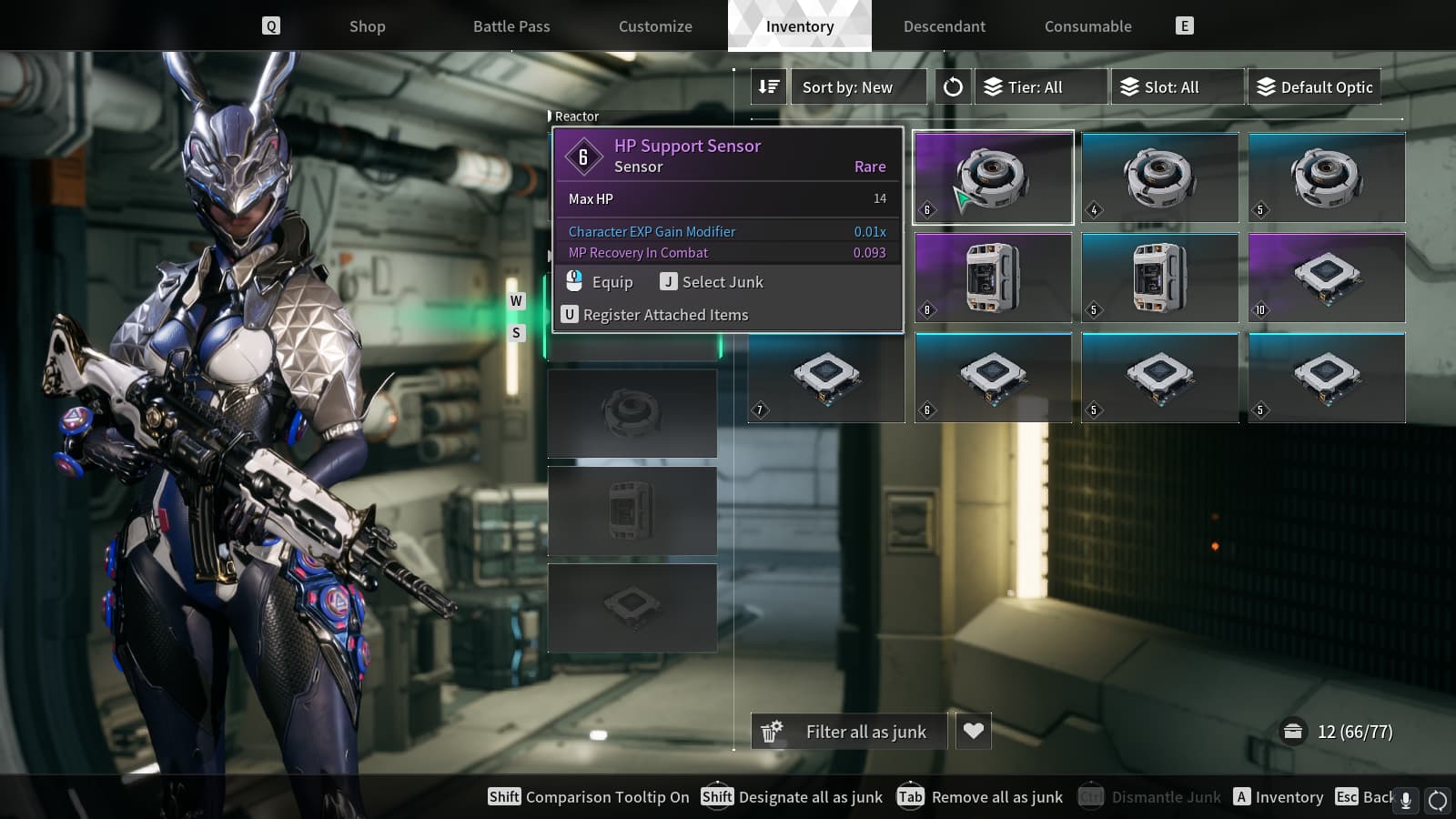Toggle the heart favorite button
This screenshot has height=819, width=1456.
(x=973, y=731)
